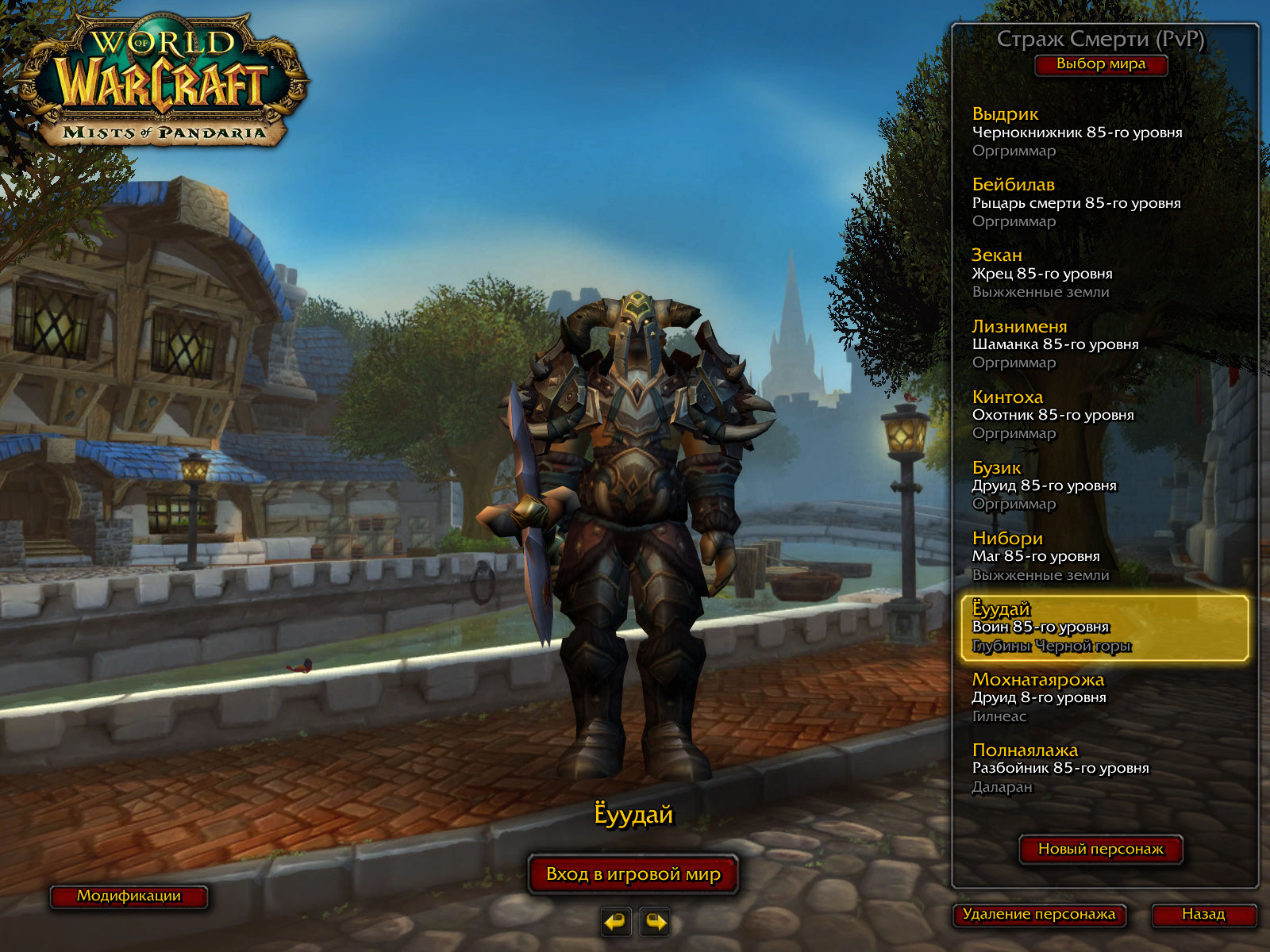Open the Модификации addons menu

129,896
